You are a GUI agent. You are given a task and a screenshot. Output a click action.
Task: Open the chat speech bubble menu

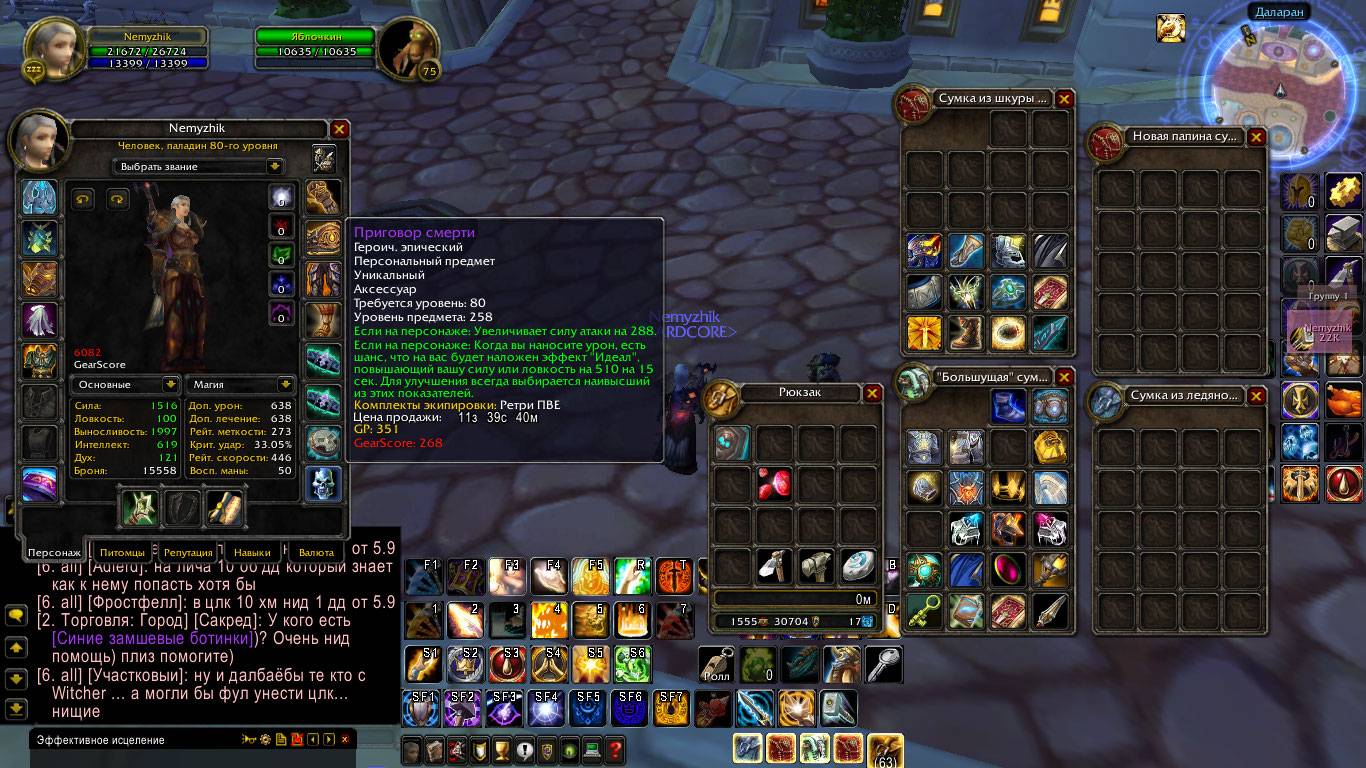pyautogui.click(x=16, y=616)
